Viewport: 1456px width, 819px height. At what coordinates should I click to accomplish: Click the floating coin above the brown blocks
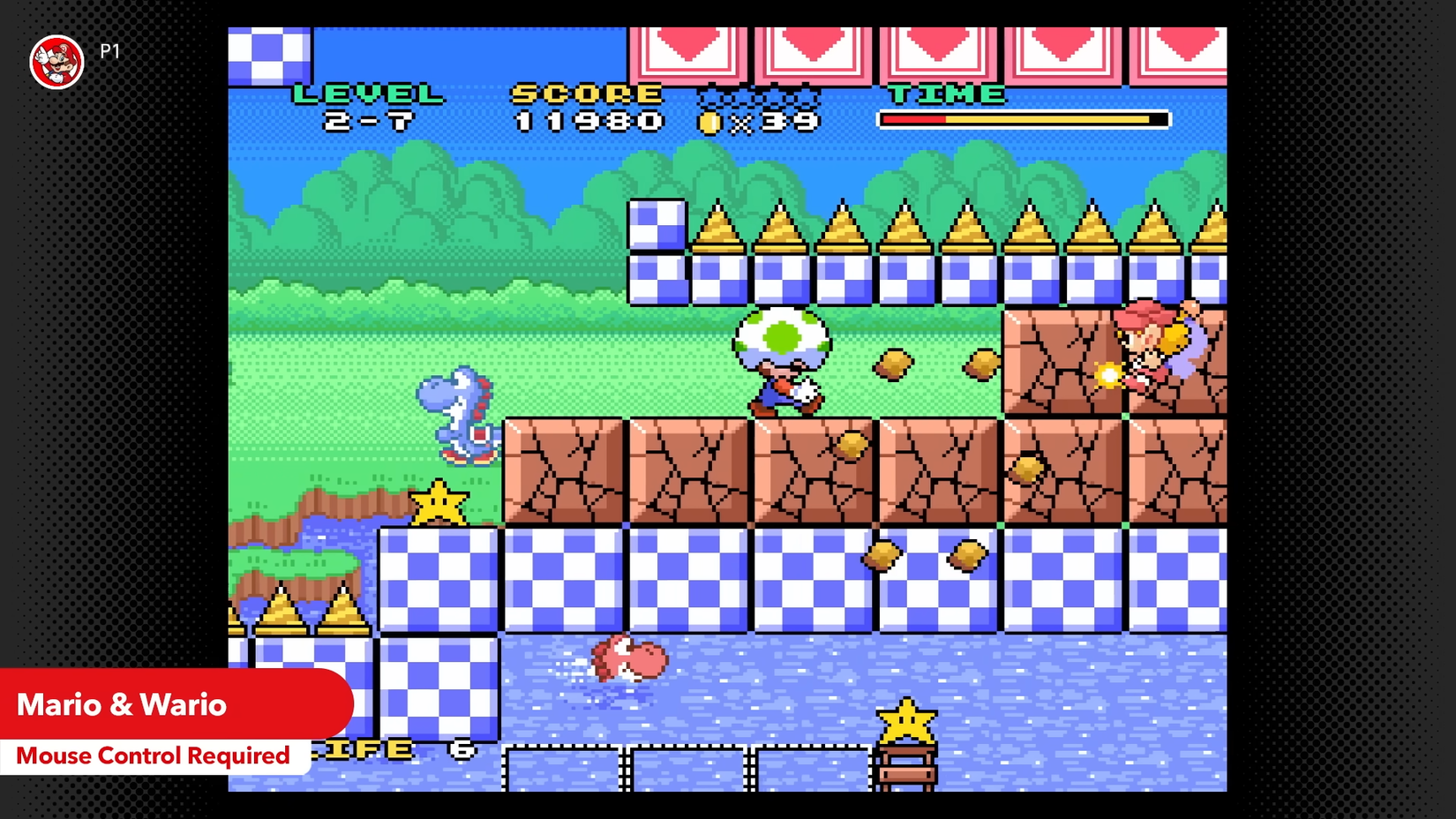tap(895, 364)
